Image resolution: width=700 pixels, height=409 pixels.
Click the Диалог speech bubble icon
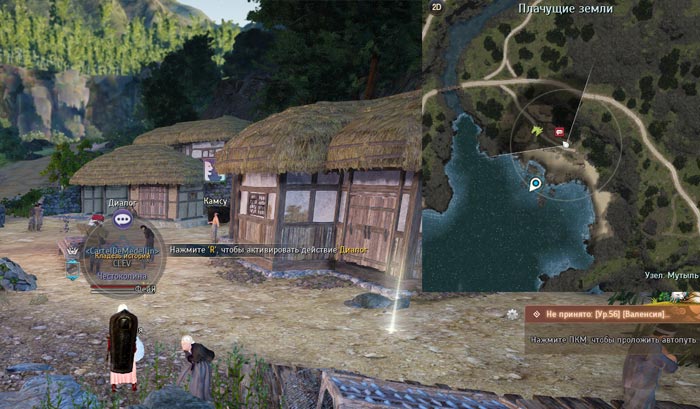pyautogui.click(x=124, y=217)
